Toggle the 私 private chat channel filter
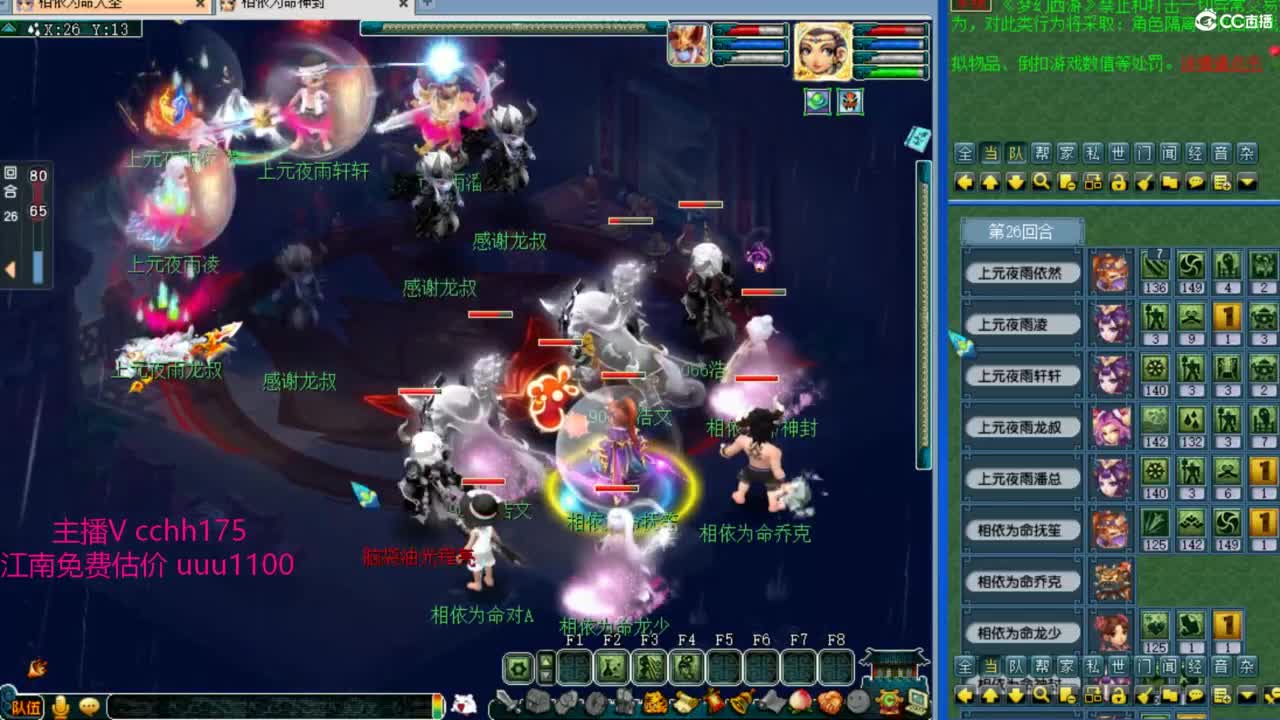The image size is (1280, 720). click(x=1093, y=152)
